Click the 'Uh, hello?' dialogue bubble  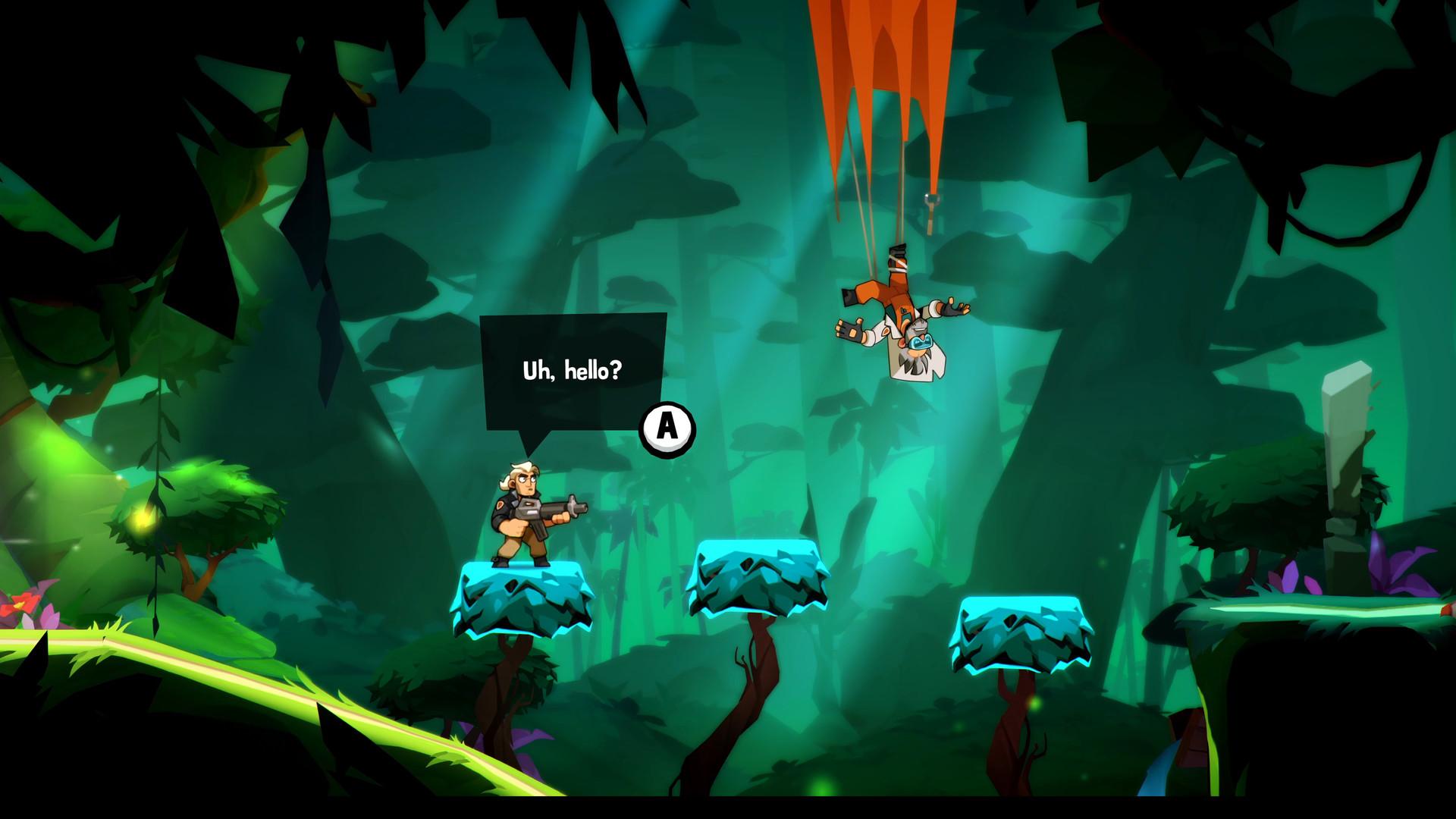[570, 372]
